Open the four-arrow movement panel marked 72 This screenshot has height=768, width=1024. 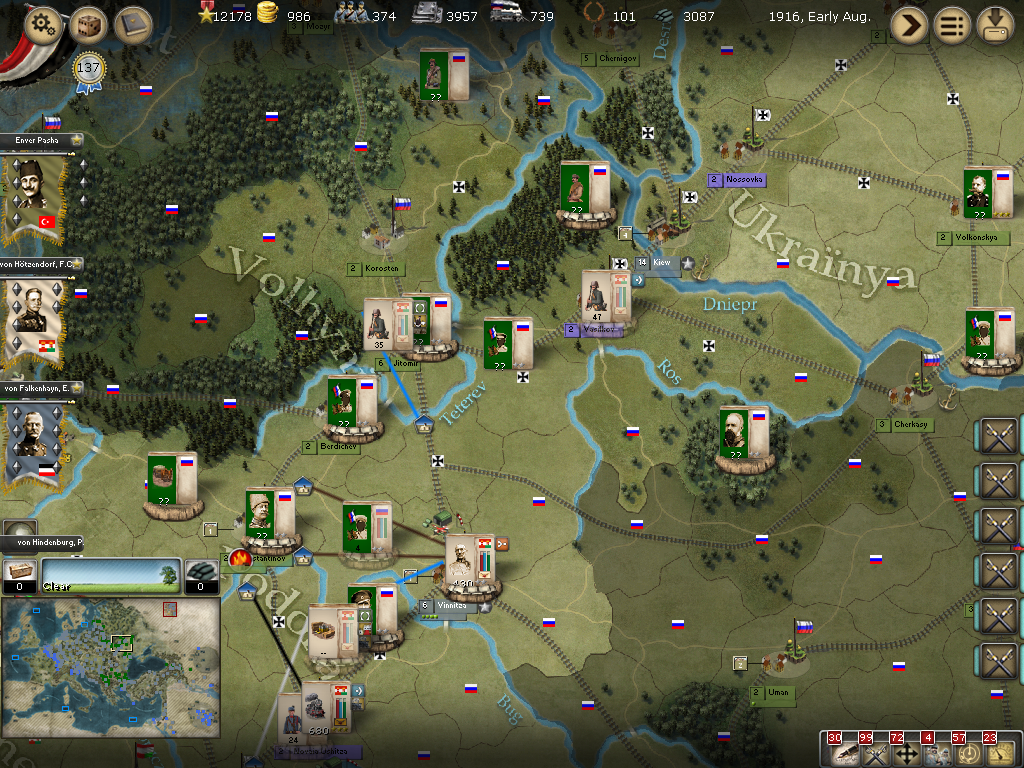pyautogui.click(x=905, y=753)
